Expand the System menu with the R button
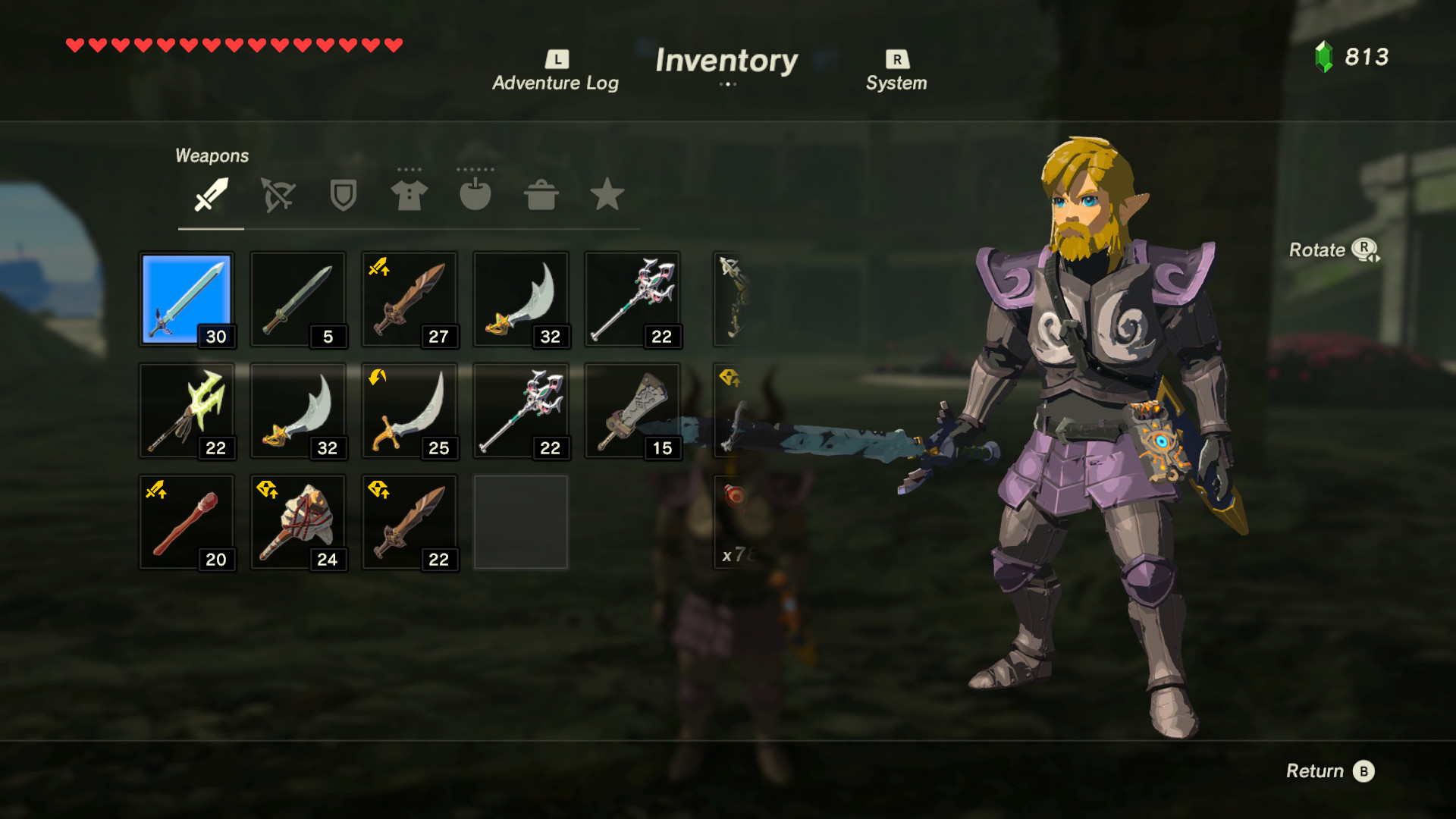 click(896, 60)
